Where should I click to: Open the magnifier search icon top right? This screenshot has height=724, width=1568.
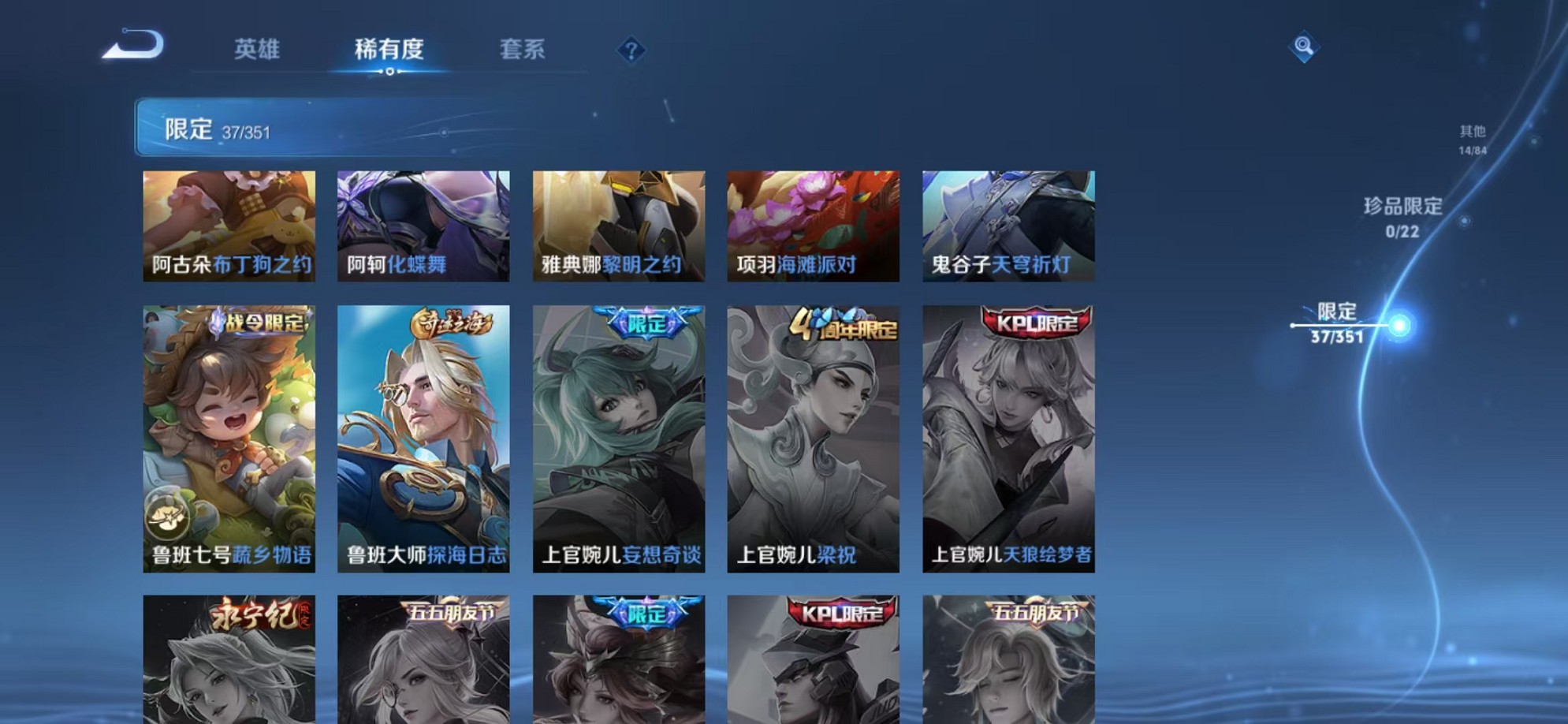pos(1305,47)
